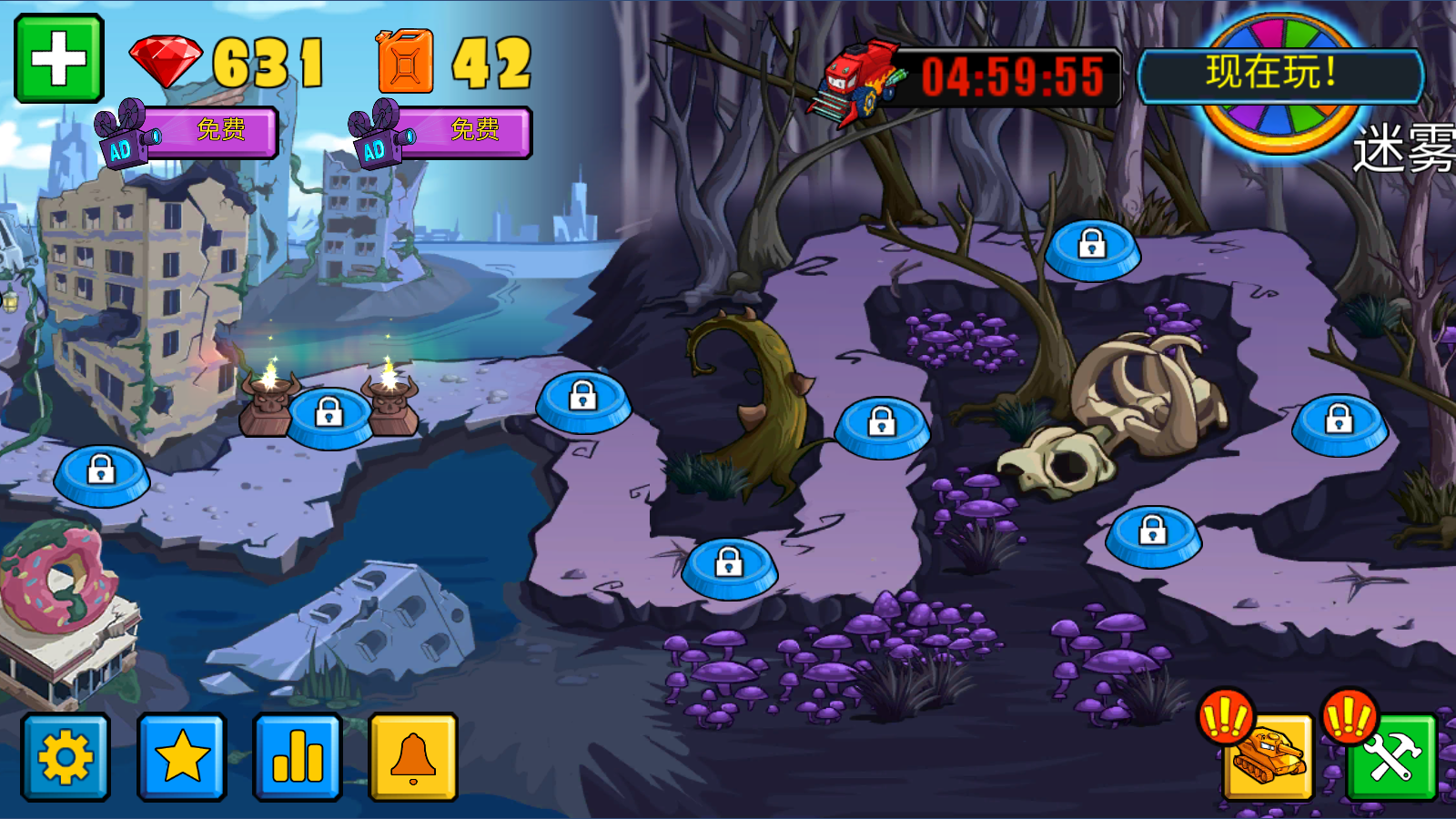Open the gear settings menu

(x=66, y=757)
